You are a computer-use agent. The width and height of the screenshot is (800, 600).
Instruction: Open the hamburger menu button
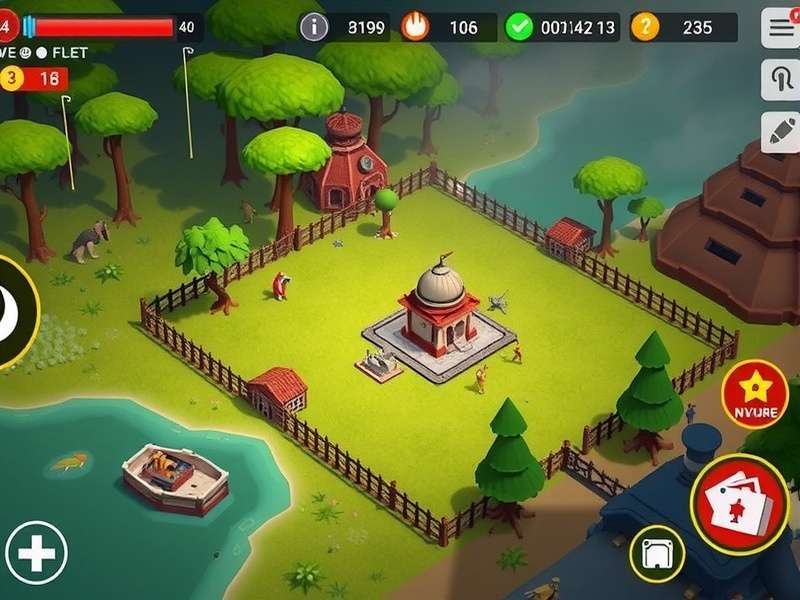[x=780, y=28]
